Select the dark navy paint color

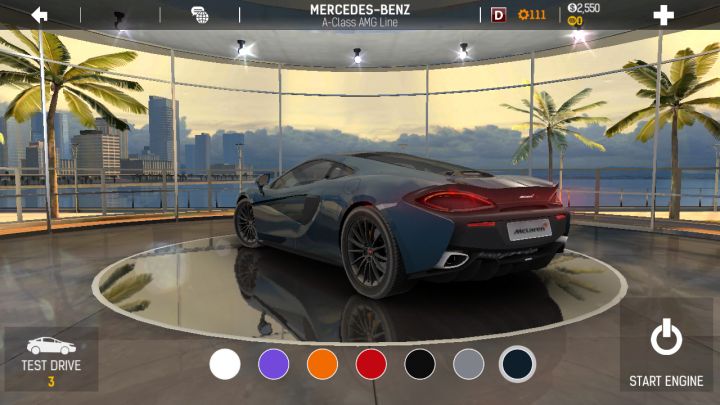coord(517,364)
